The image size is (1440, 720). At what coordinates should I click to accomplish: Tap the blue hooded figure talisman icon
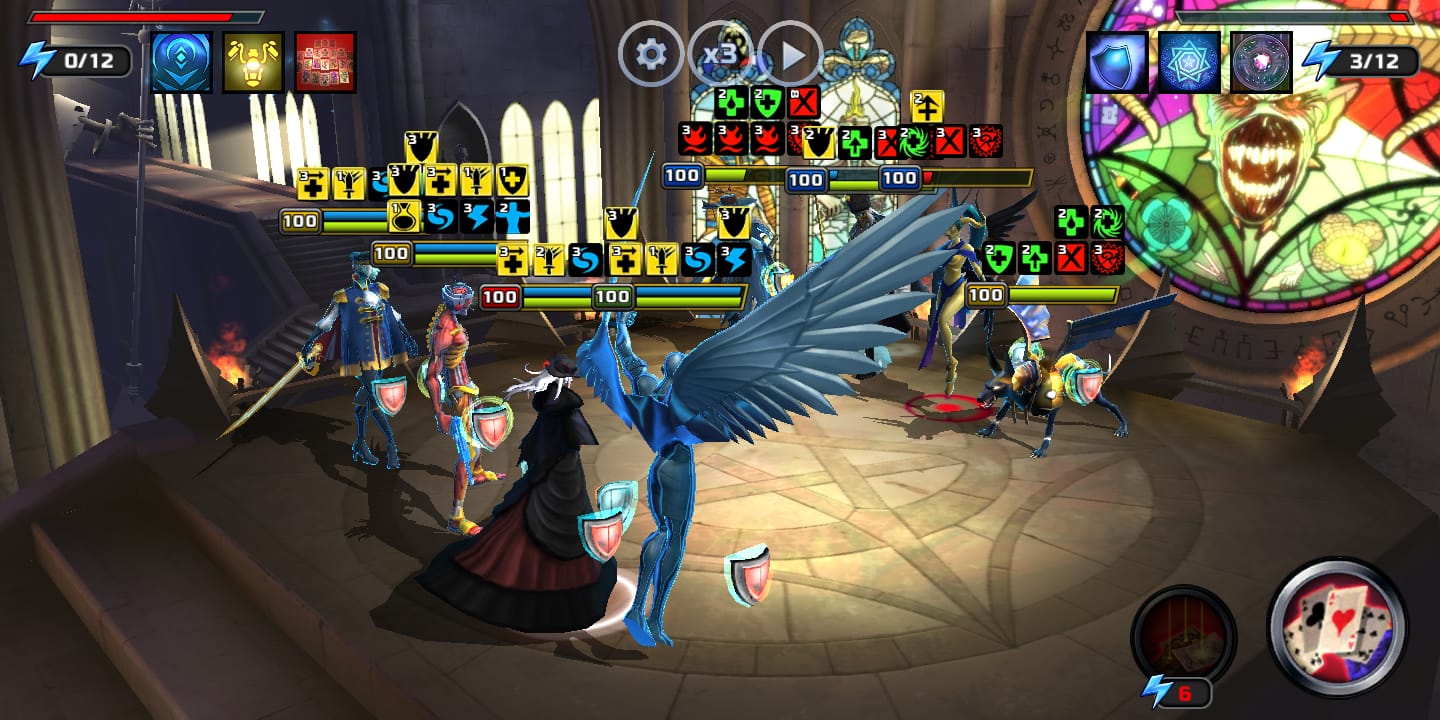182,62
